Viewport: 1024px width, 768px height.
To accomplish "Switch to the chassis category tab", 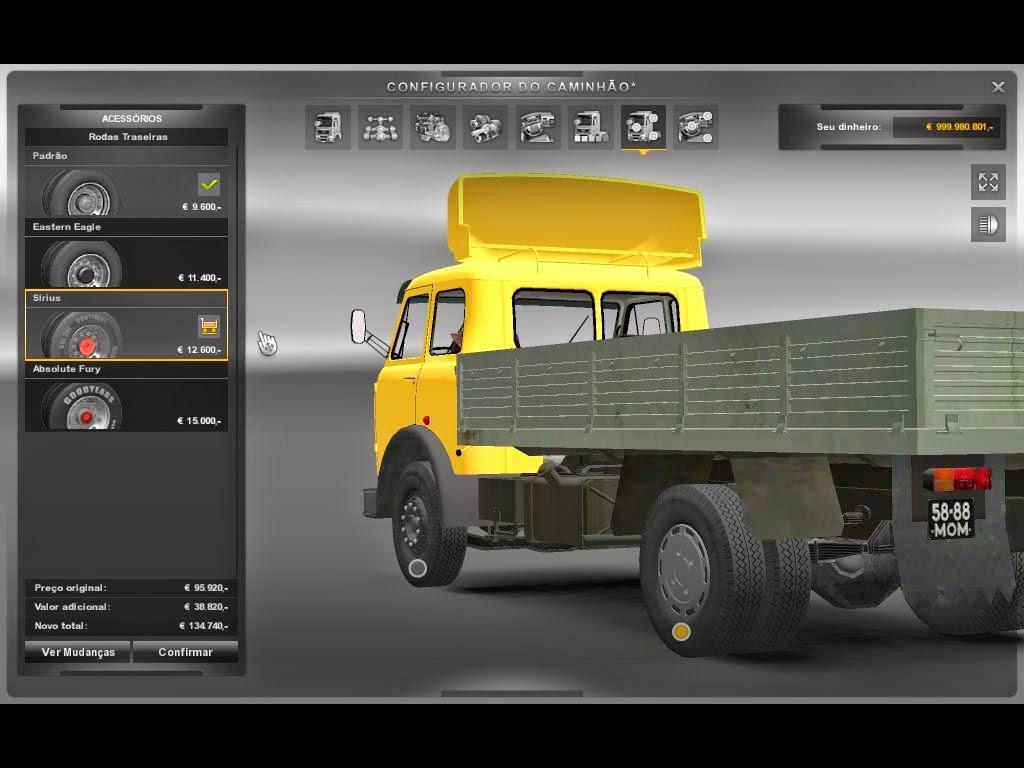I will [x=380, y=127].
